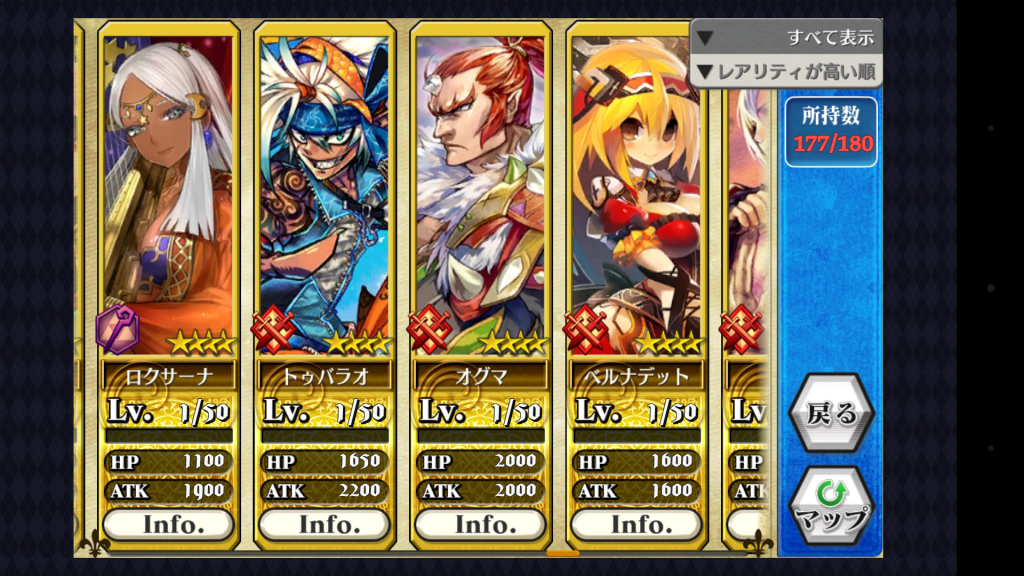
Task: Show Info for ロクサーナ
Action: (168, 524)
